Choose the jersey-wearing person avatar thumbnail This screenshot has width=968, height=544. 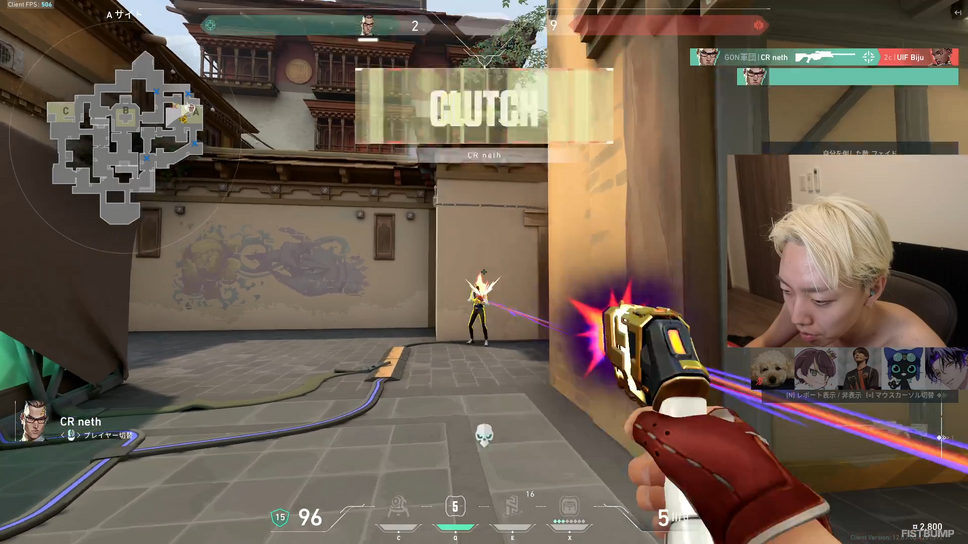tap(859, 367)
